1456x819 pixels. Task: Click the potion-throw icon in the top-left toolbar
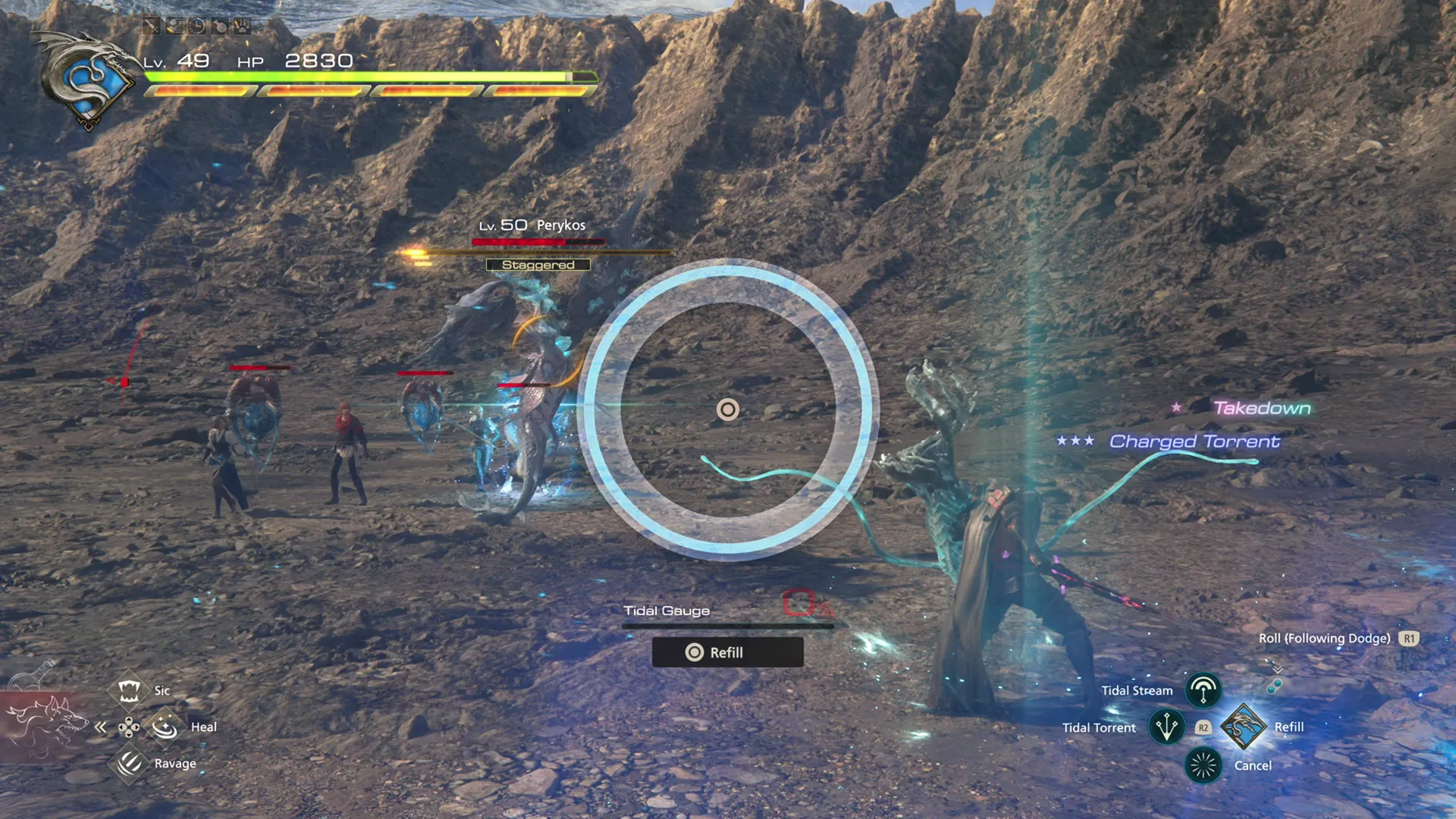219,25
